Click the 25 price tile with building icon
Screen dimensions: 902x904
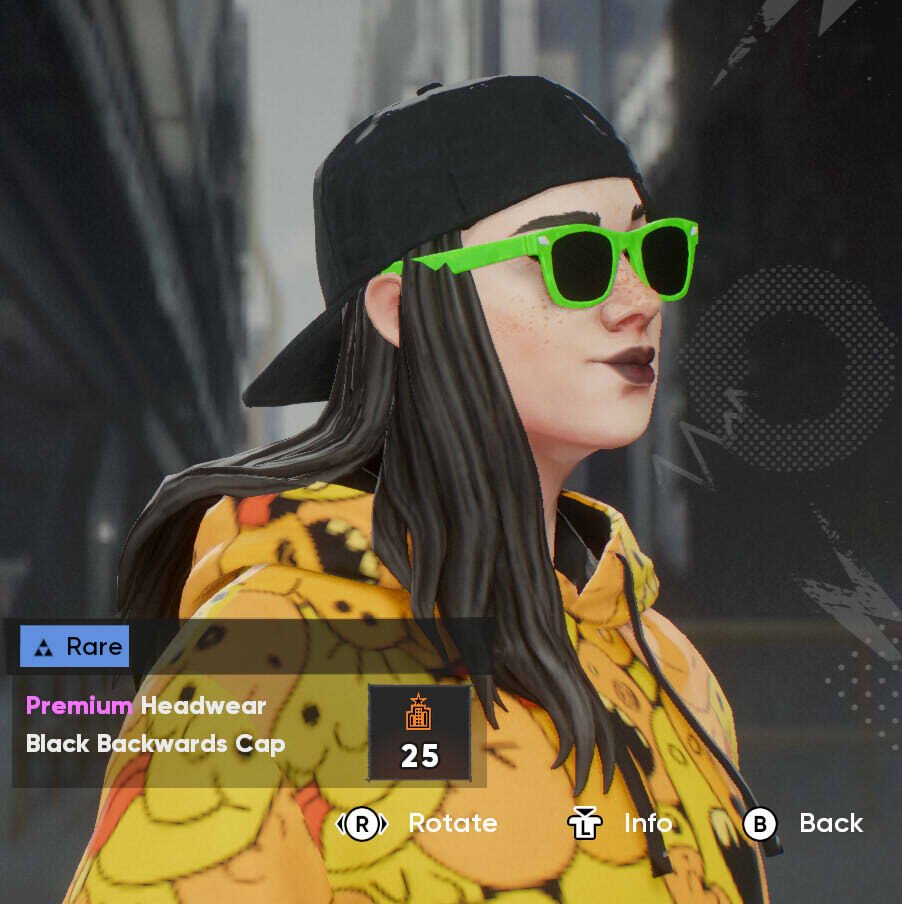tap(419, 733)
